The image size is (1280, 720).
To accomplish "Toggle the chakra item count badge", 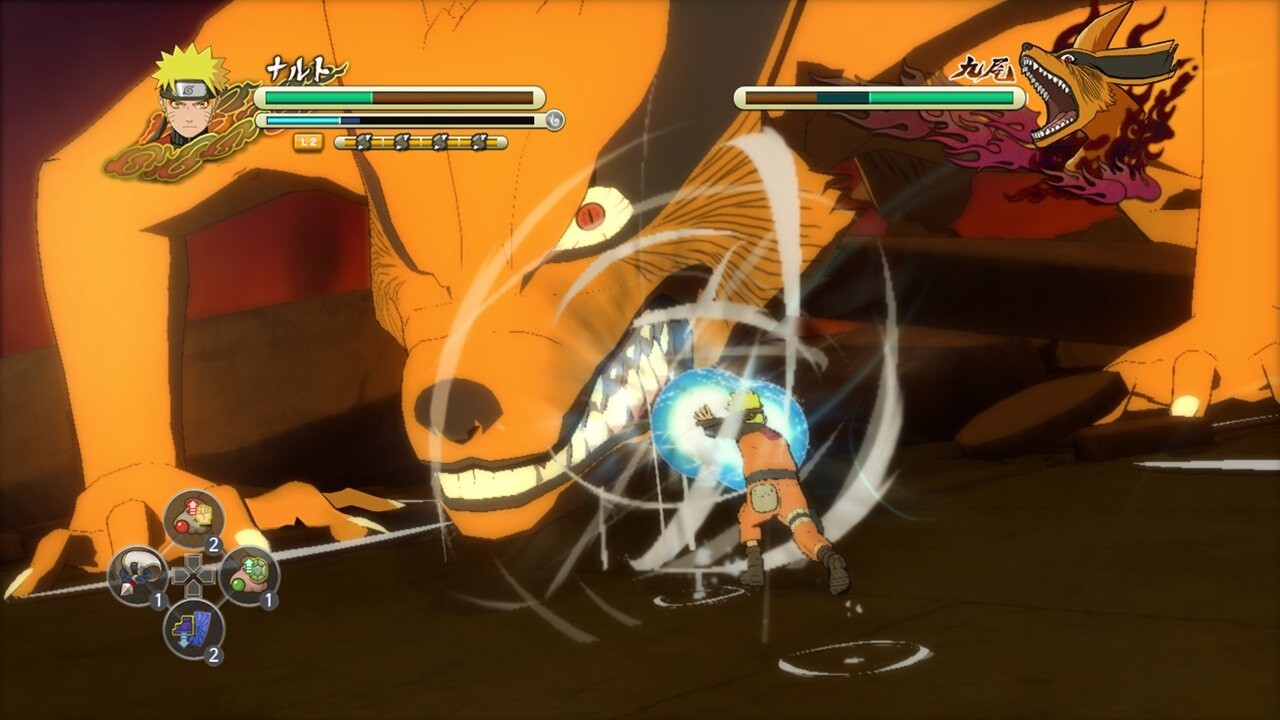I will coord(213,655).
